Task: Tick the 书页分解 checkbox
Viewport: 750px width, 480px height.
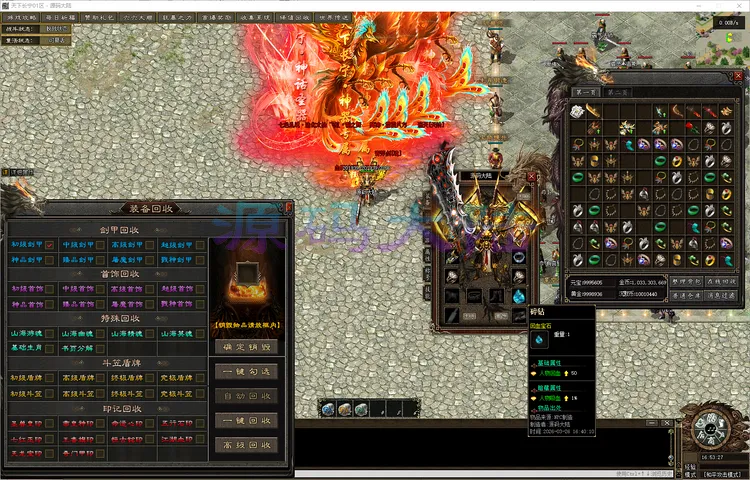Action: pyautogui.click(x=100, y=348)
